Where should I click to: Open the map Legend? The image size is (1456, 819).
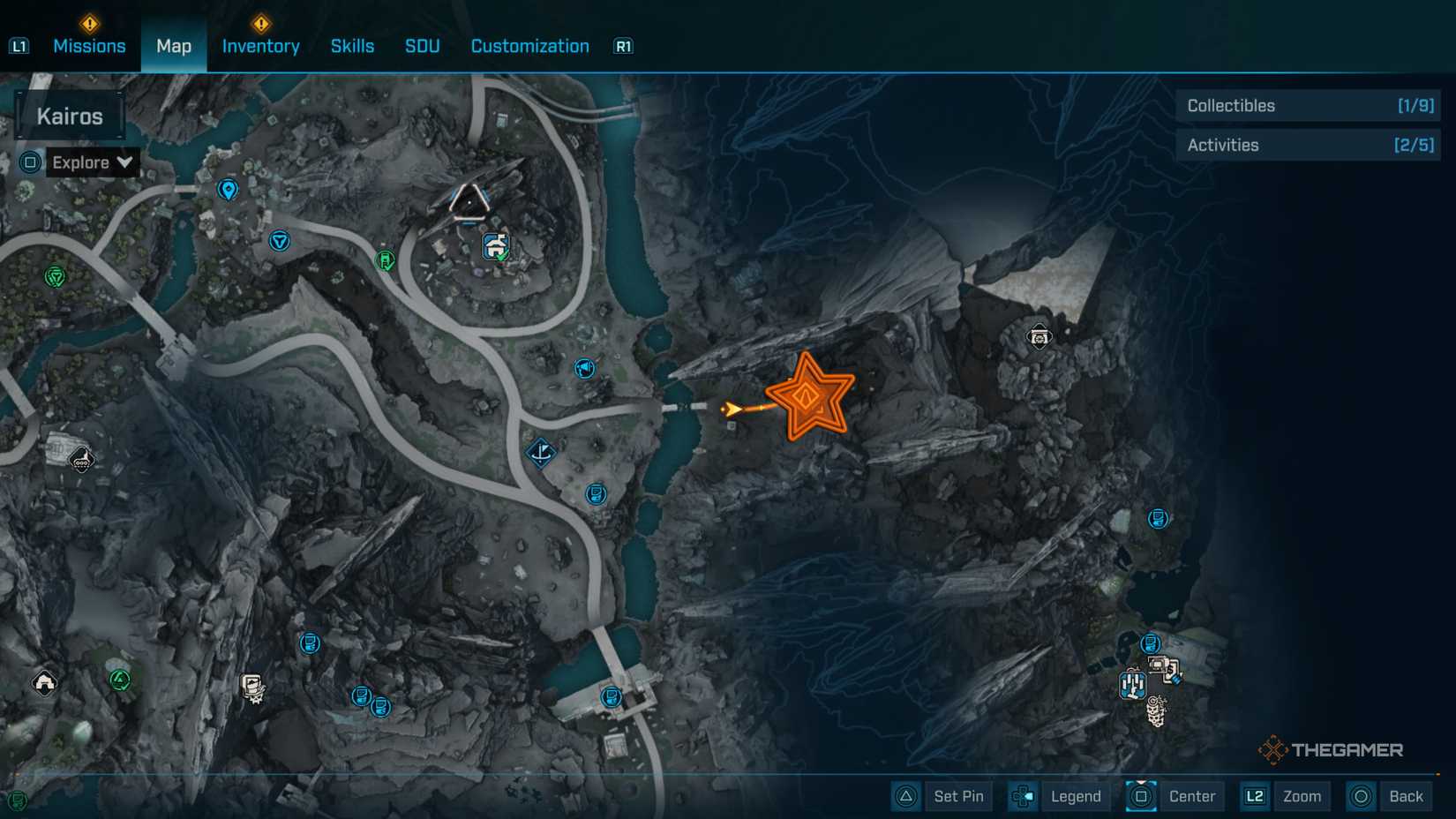point(1075,796)
